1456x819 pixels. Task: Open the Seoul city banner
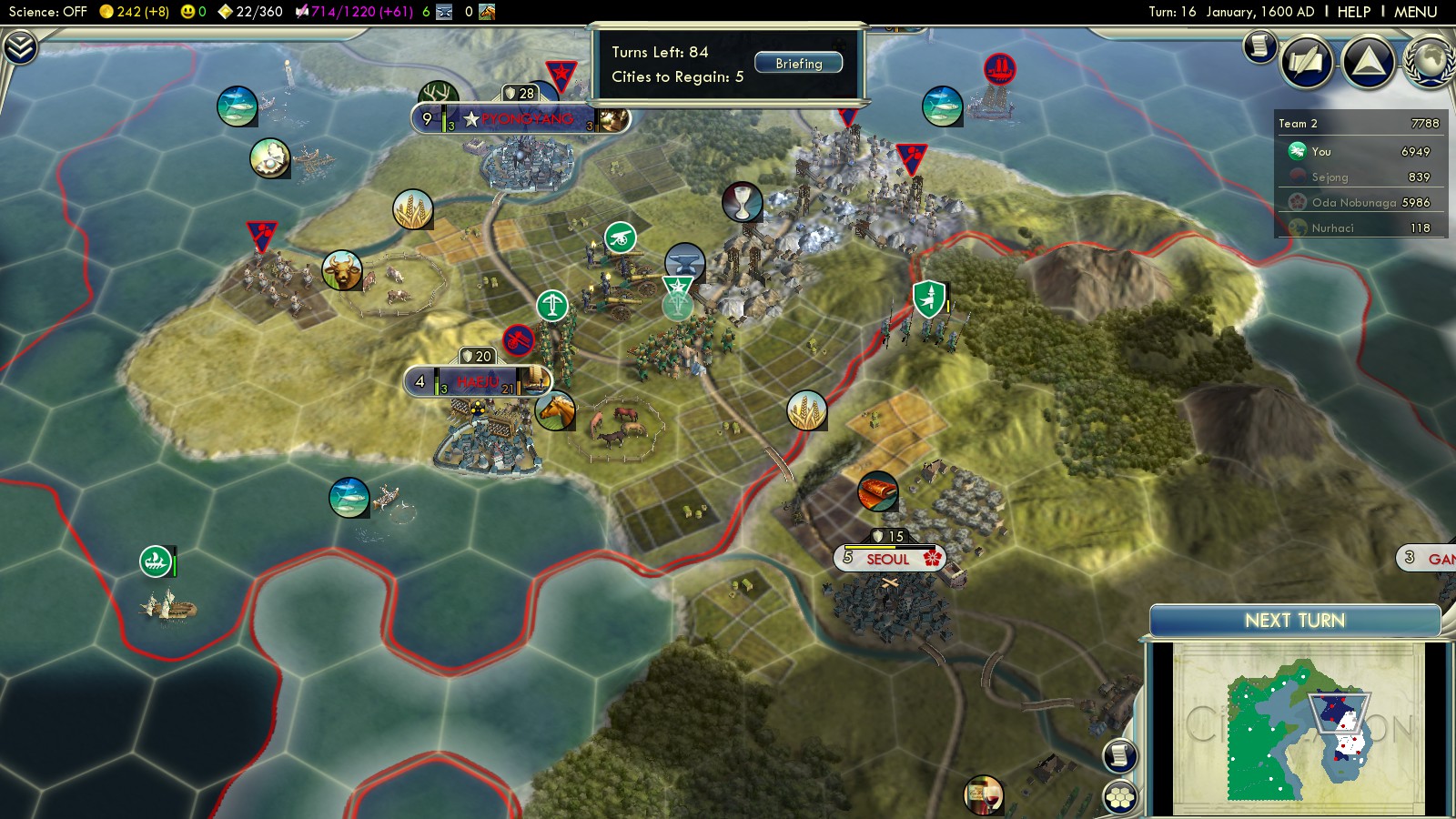point(889,559)
